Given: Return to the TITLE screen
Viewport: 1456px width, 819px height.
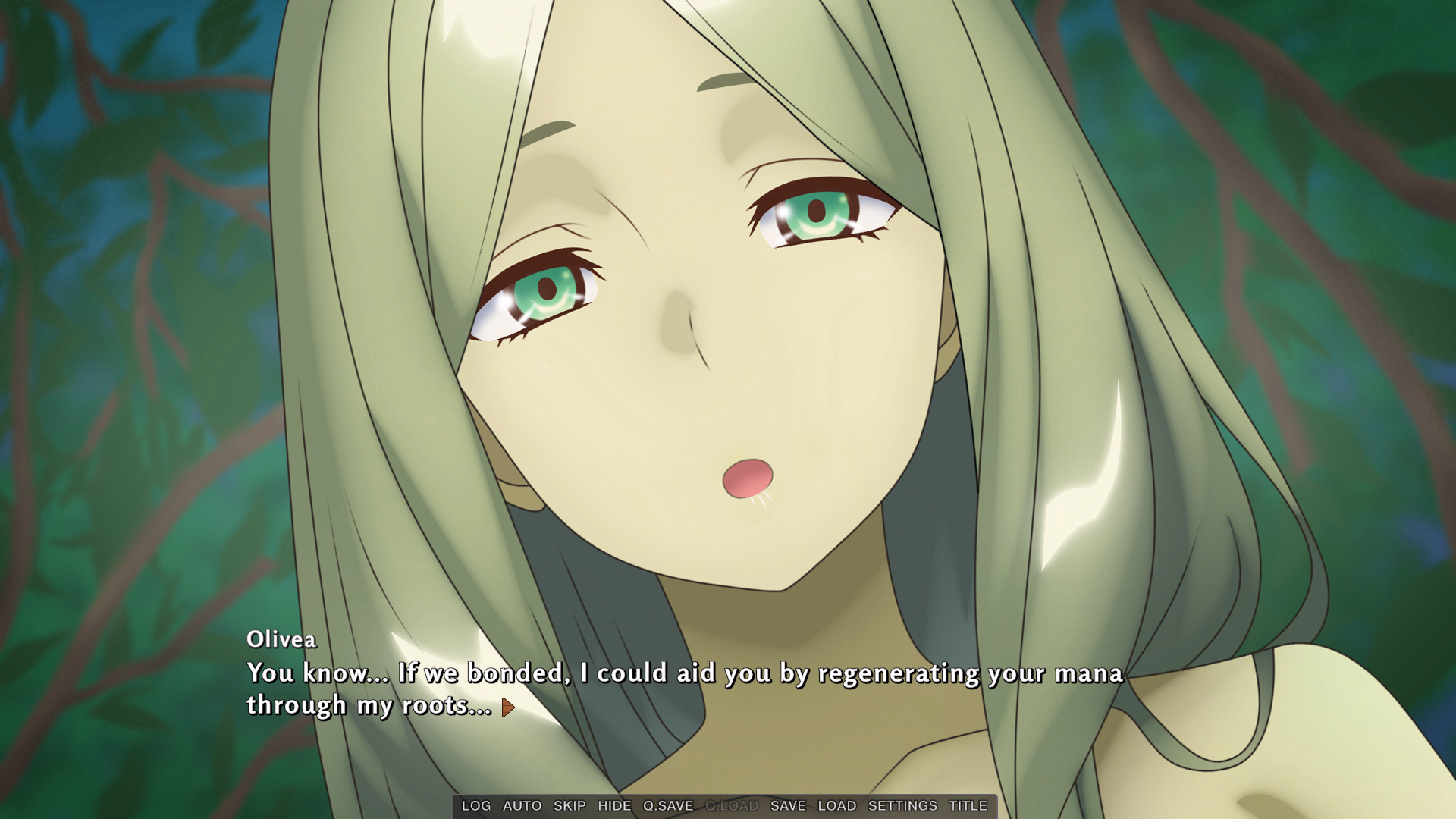Looking at the screenshot, I should coord(968,806).
